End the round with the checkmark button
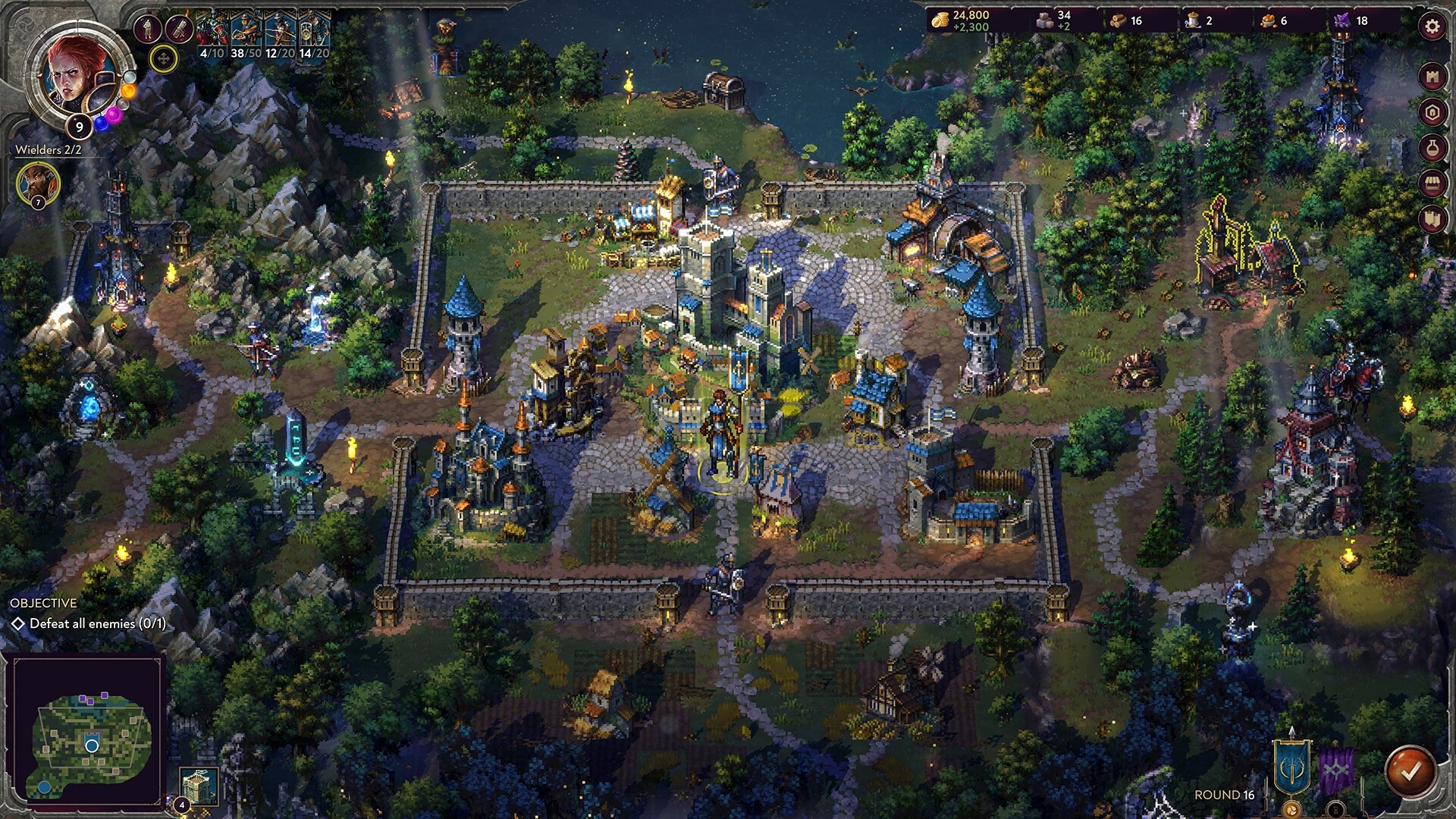 (x=1410, y=772)
